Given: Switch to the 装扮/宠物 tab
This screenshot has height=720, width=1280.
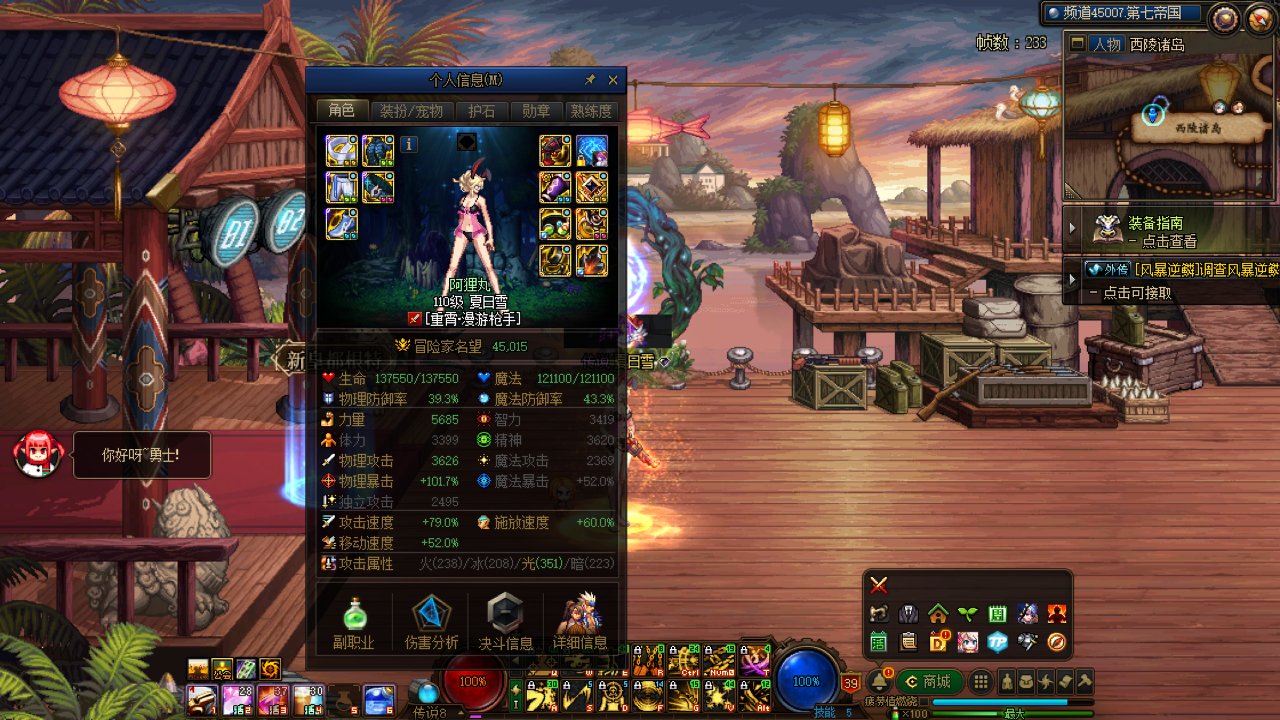Looking at the screenshot, I should 411,111.
